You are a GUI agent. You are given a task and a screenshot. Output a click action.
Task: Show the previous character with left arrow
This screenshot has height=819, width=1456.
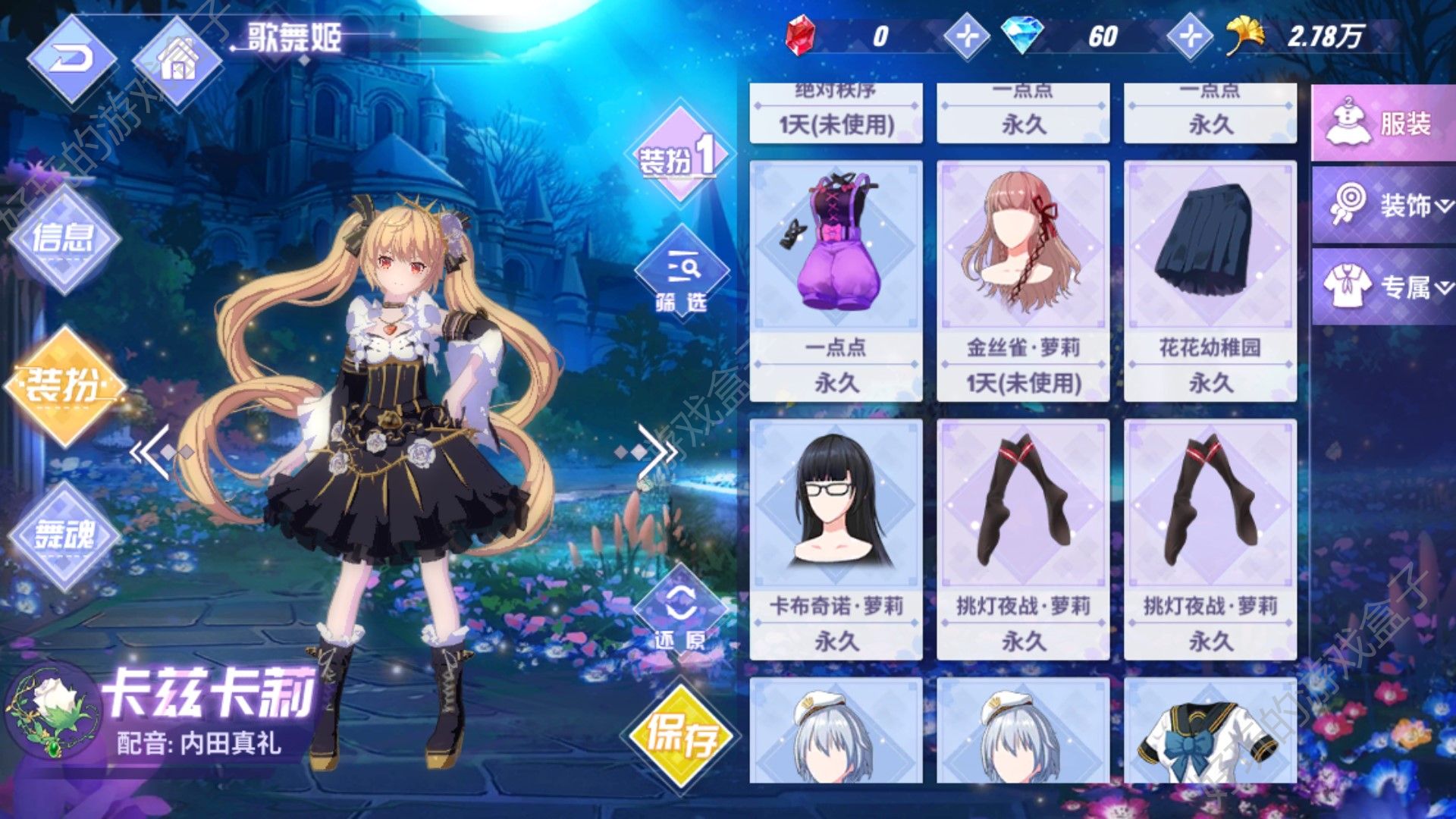click(152, 452)
